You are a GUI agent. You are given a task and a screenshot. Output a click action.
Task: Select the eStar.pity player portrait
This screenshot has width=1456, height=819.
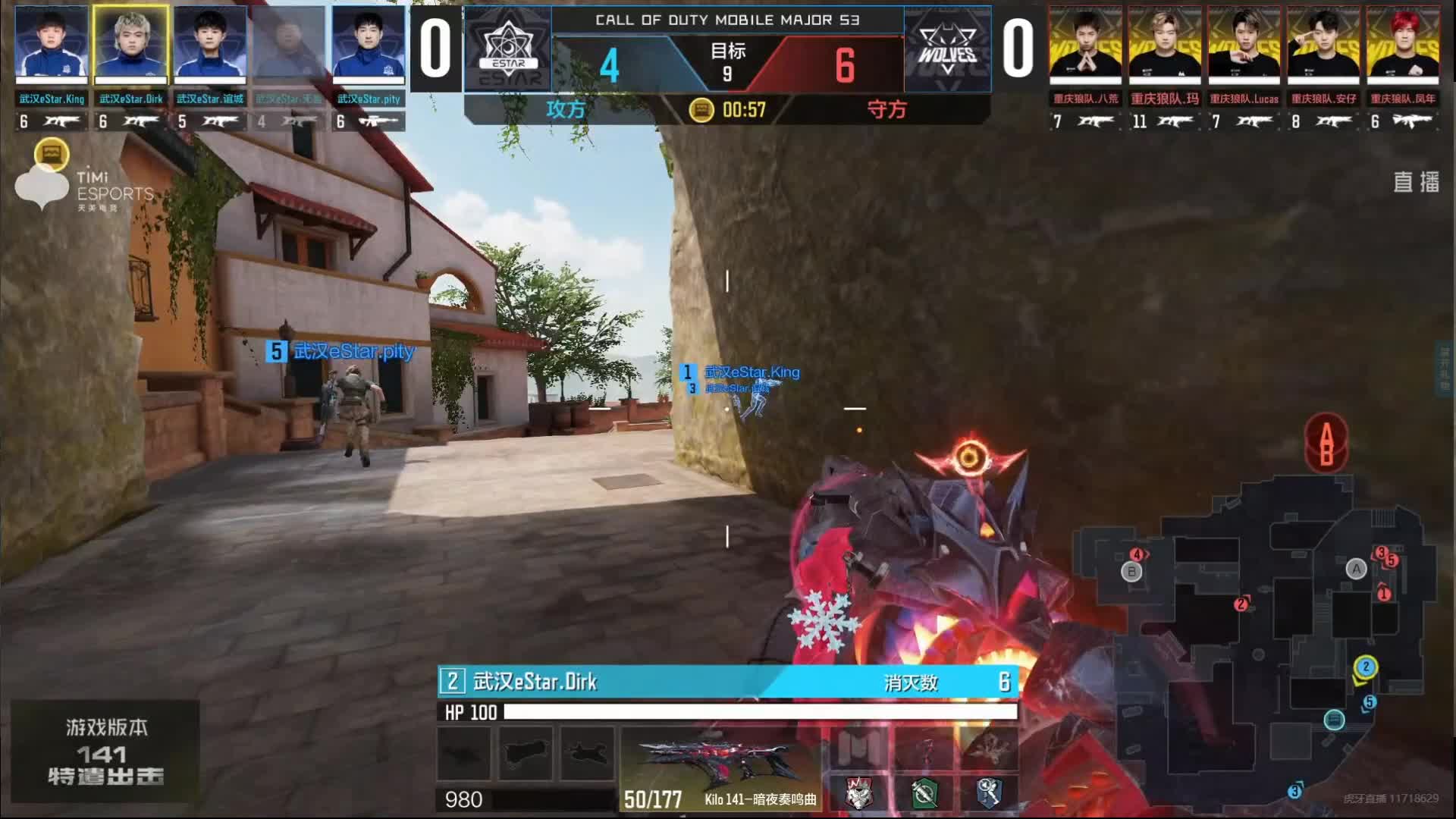[x=369, y=44]
